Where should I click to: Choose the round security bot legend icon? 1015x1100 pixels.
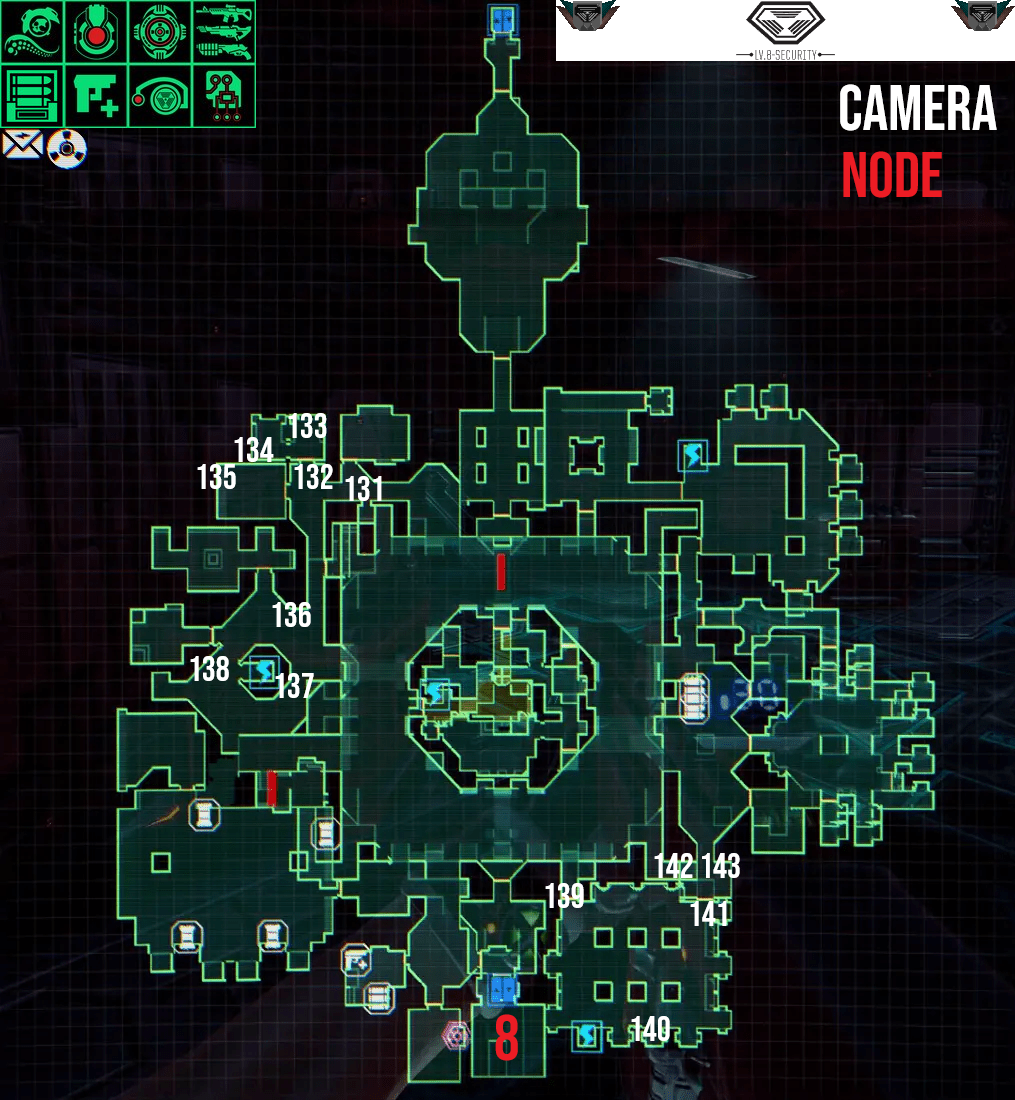click(159, 32)
